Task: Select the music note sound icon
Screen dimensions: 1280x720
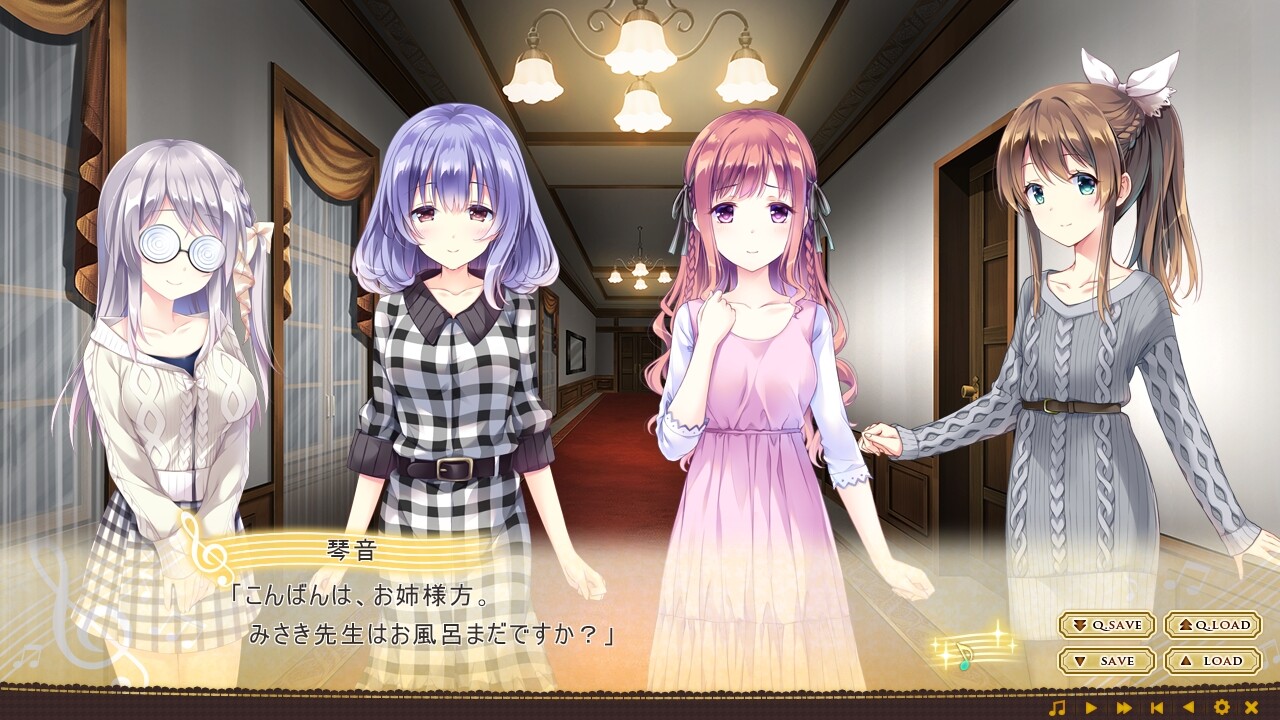Action: (1058, 707)
